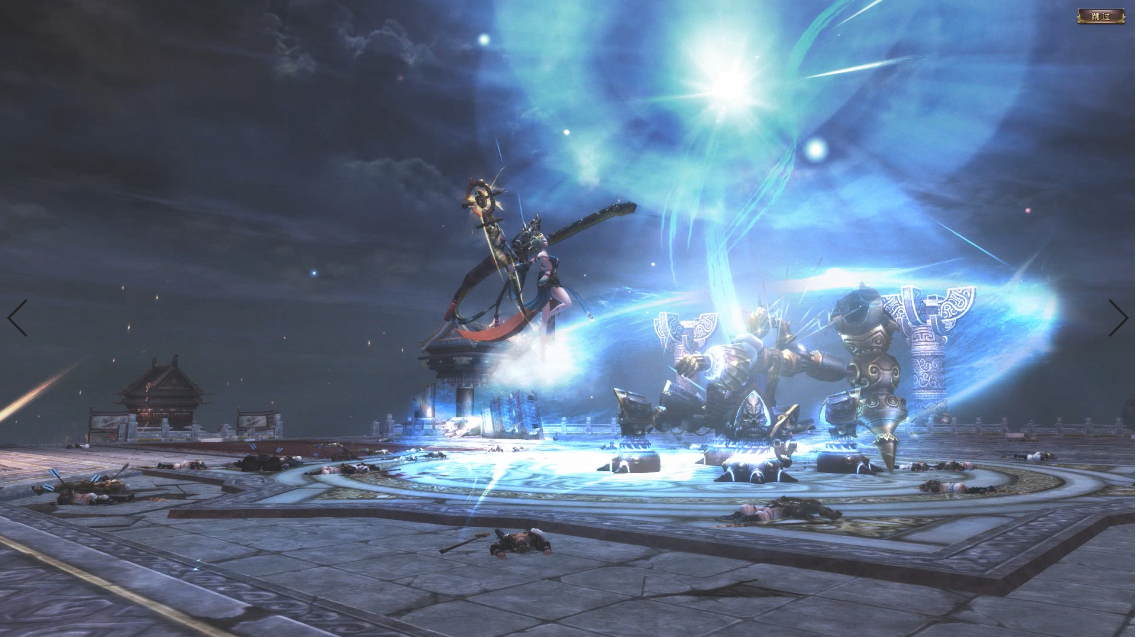This screenshot has width=1136, height=638.
Task: Advance to the next image with right arrow
Action: click(x=1118, y=318)
